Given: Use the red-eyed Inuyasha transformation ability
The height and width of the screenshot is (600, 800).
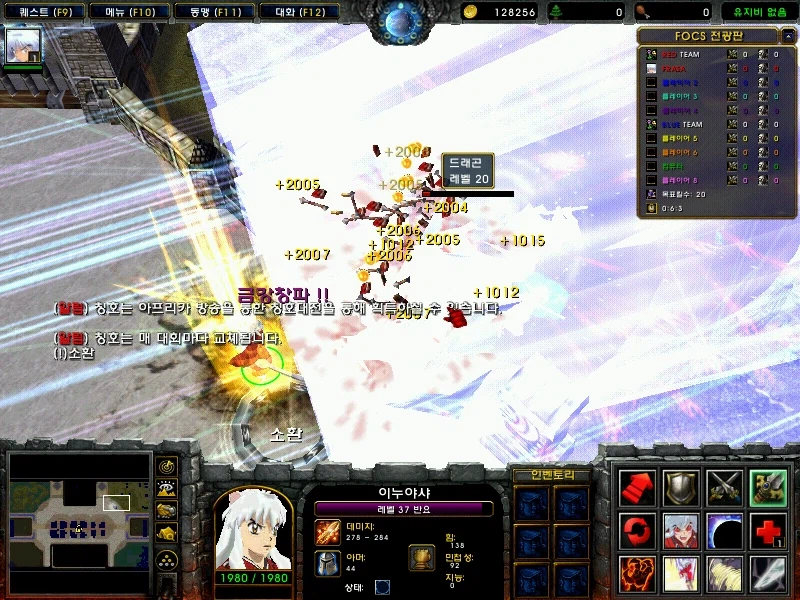Looking at the screenshot, I should point(681,530).
